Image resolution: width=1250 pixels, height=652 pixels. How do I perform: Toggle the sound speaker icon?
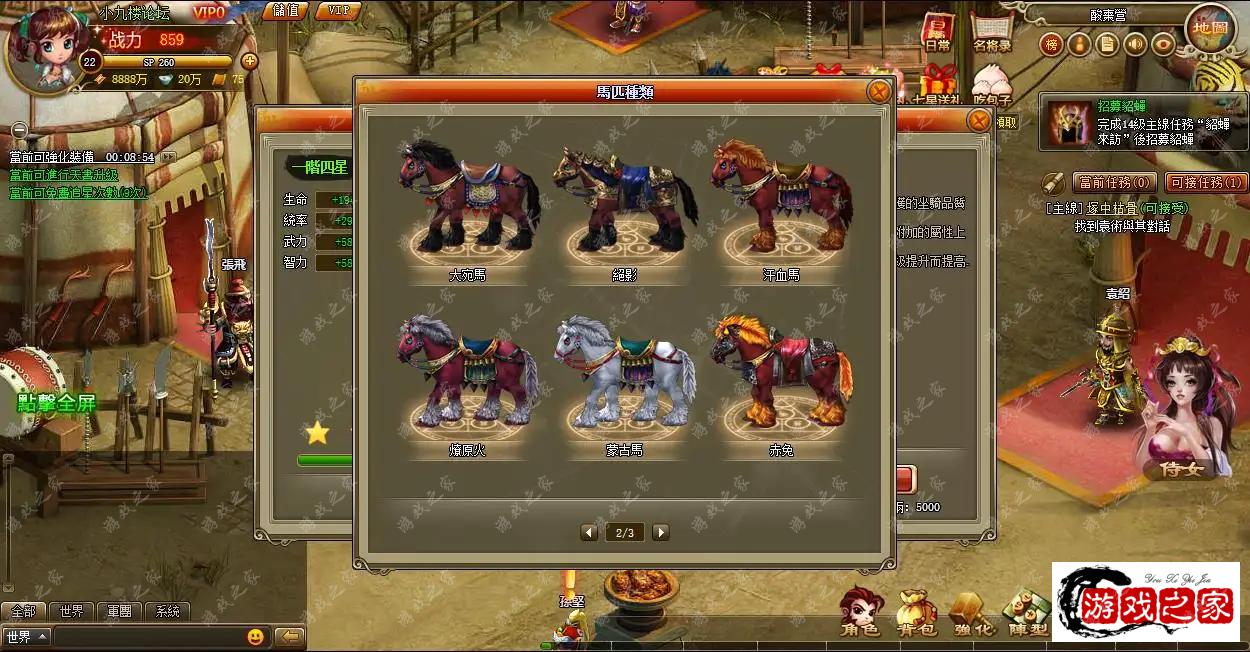(1134, 44)
